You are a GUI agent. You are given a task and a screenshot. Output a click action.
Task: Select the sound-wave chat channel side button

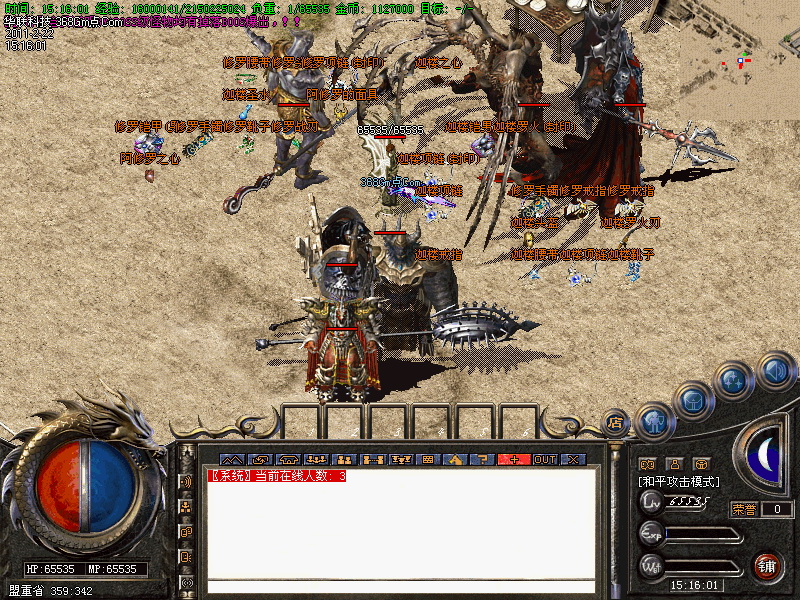pyautogui.click(x=186, y=481)
